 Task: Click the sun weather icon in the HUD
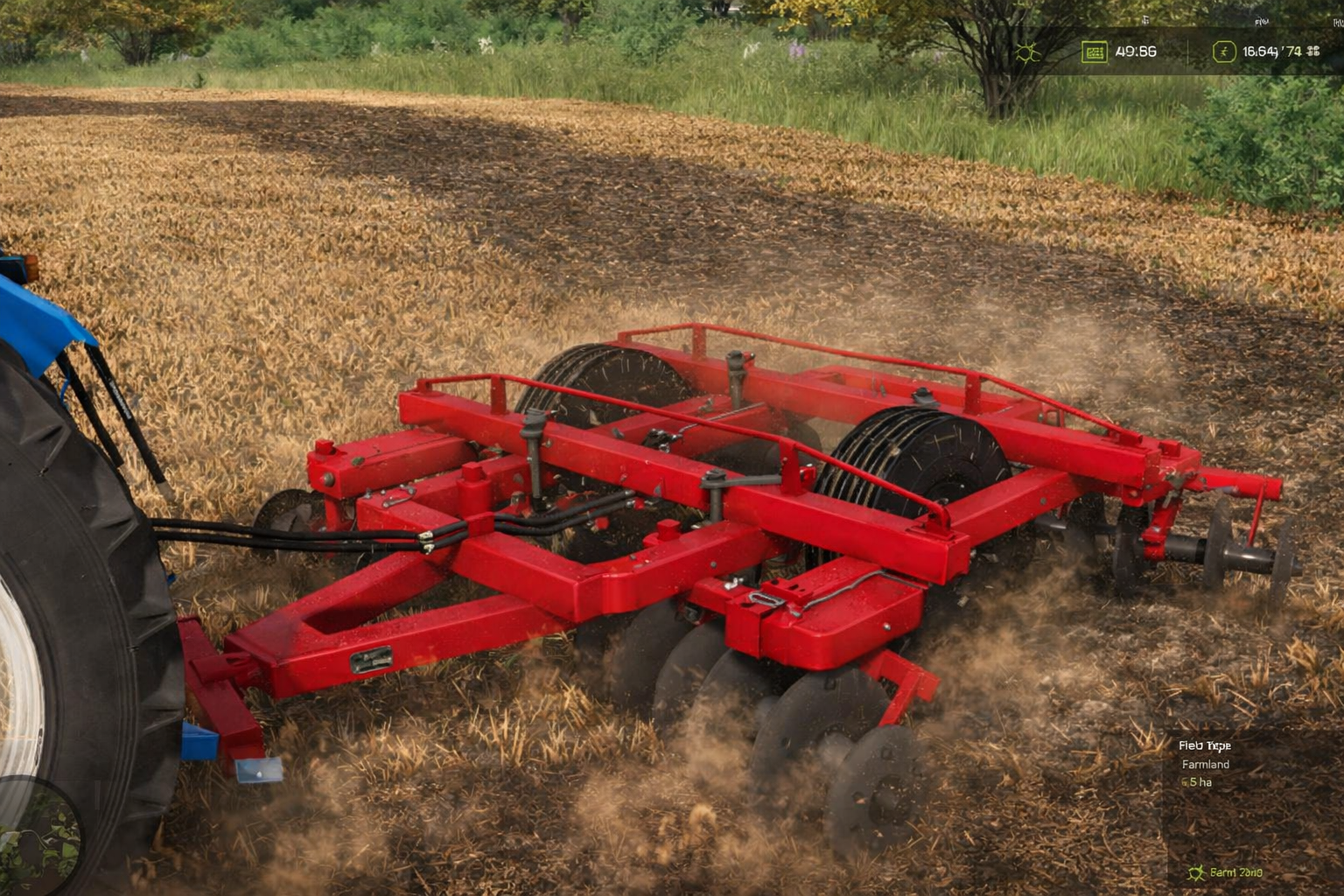1027,51
